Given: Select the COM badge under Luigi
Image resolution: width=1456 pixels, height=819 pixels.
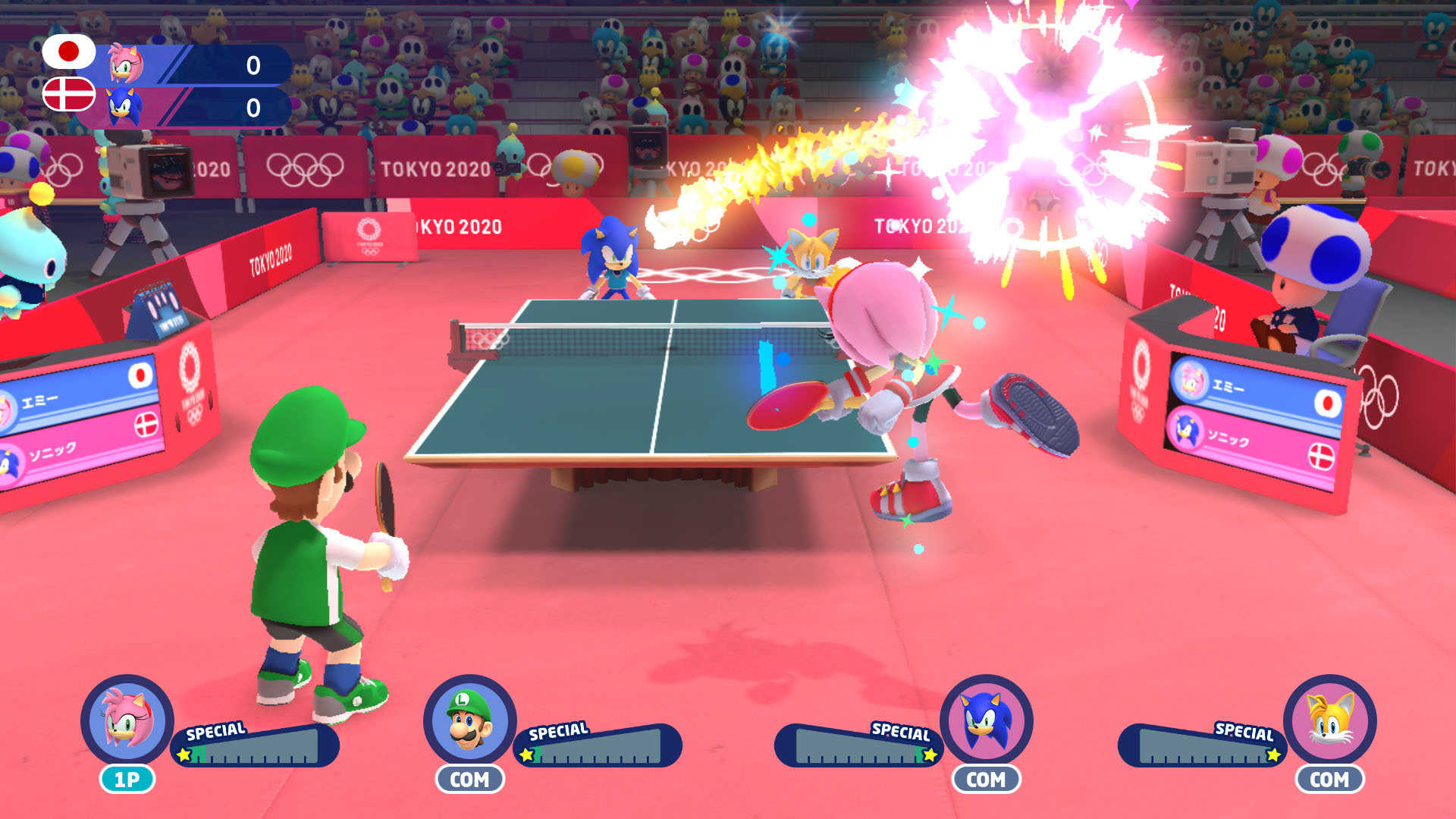Looking at the screenshot, I should [469, 779].
